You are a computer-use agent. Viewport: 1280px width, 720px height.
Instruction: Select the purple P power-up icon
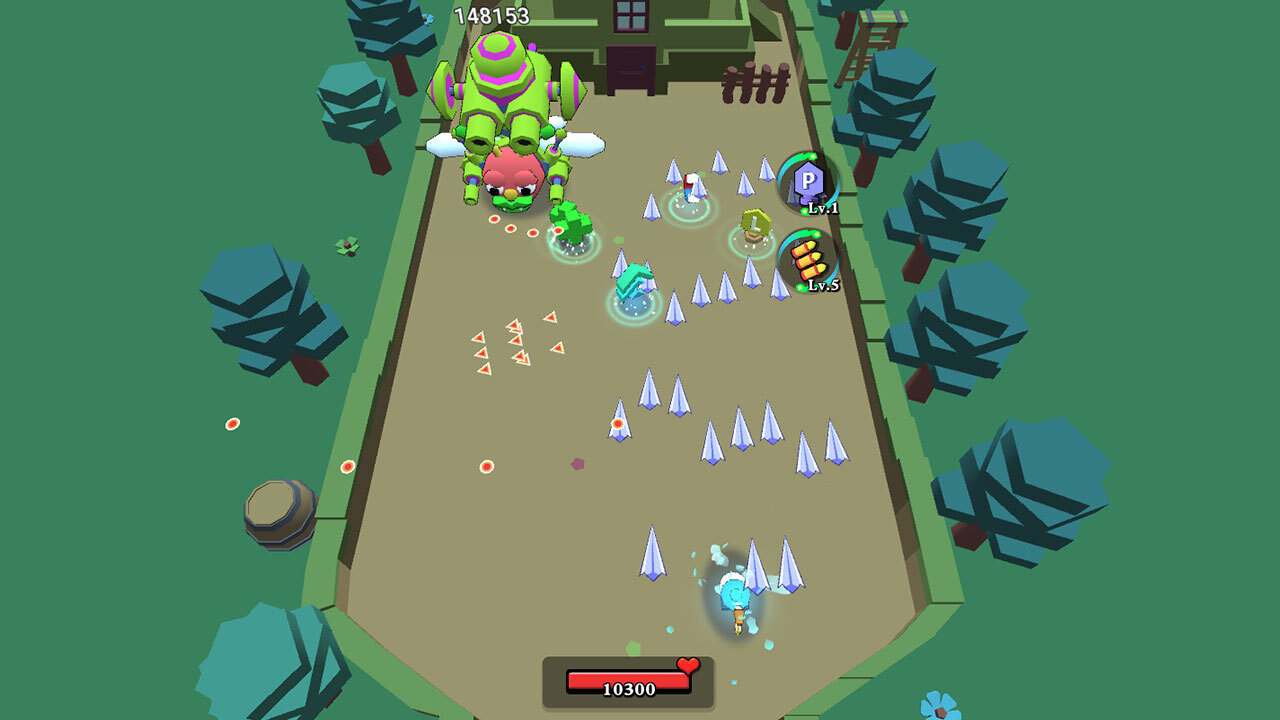pyautogui.click(x=808, y=182)
